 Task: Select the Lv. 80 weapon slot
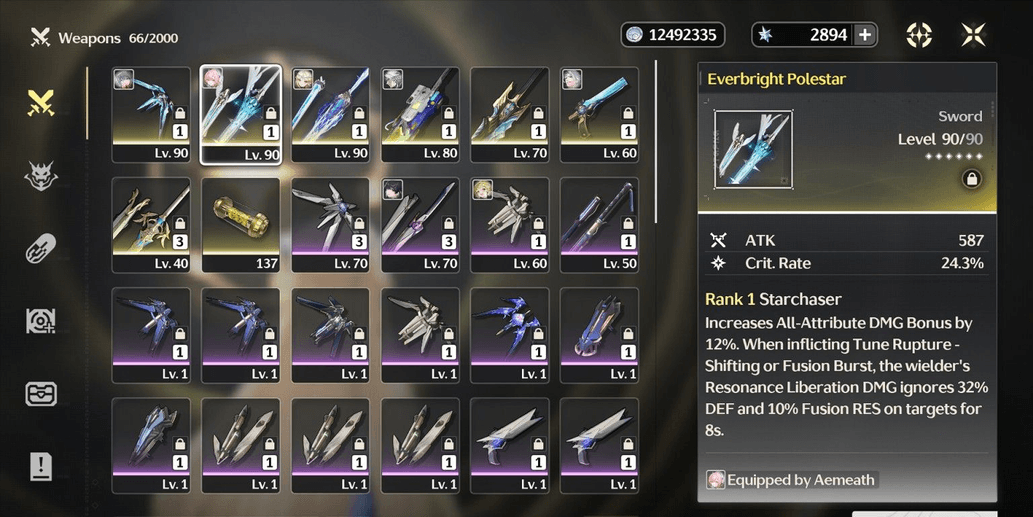tap(420, 115)
